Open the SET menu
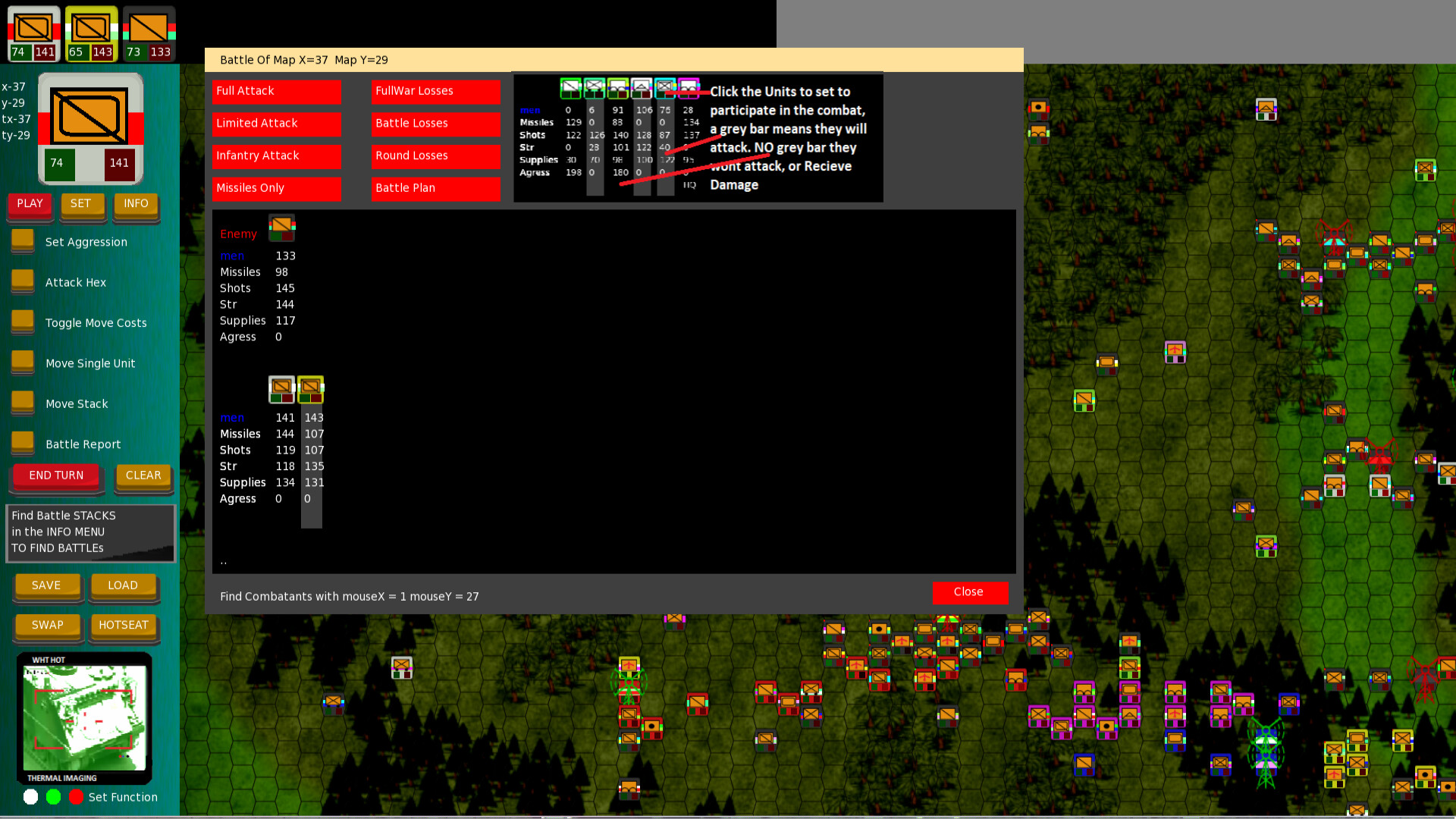The image size is (1456, 819). 83,203
